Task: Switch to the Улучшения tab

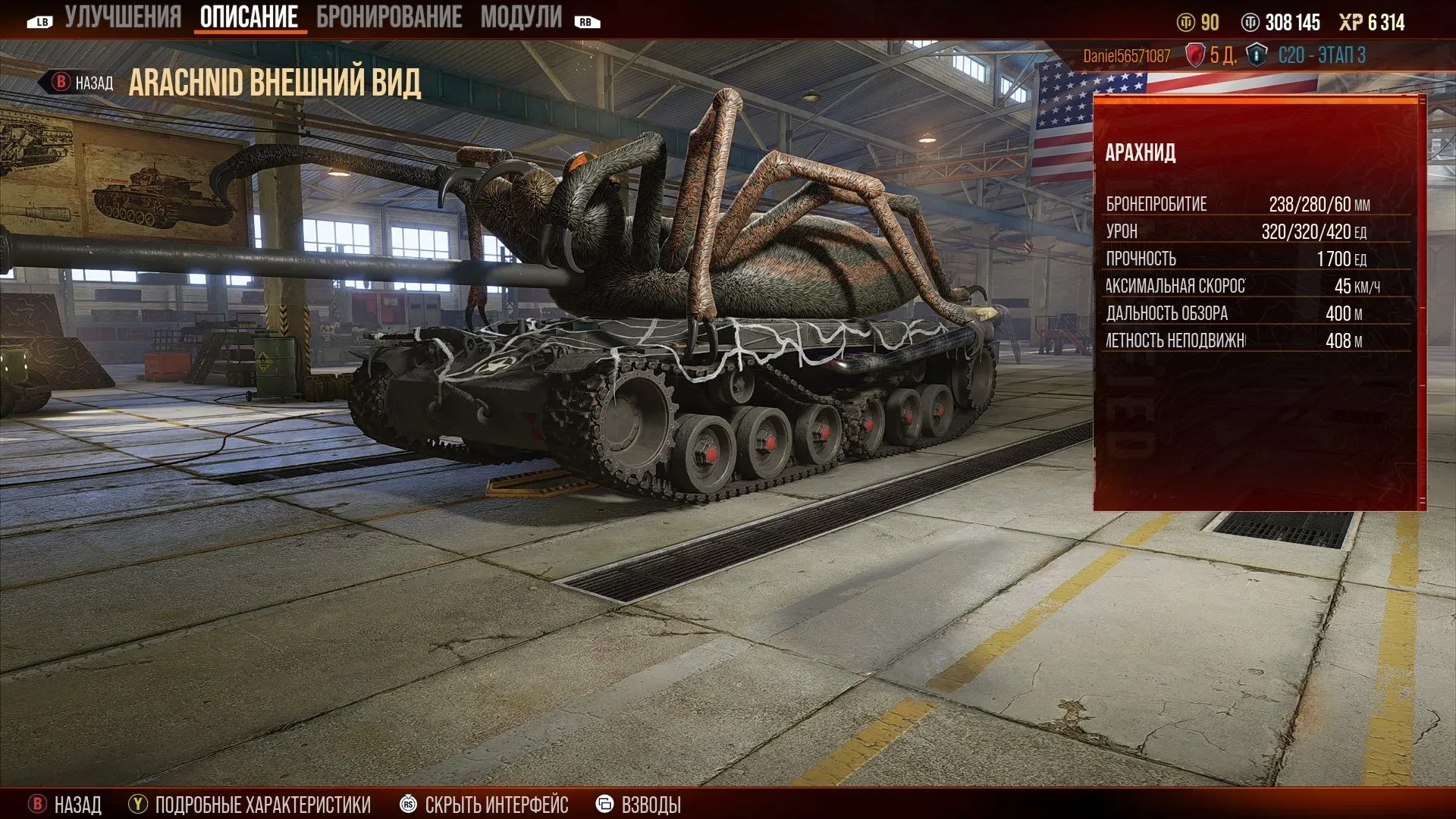Action: coord(123,17)
